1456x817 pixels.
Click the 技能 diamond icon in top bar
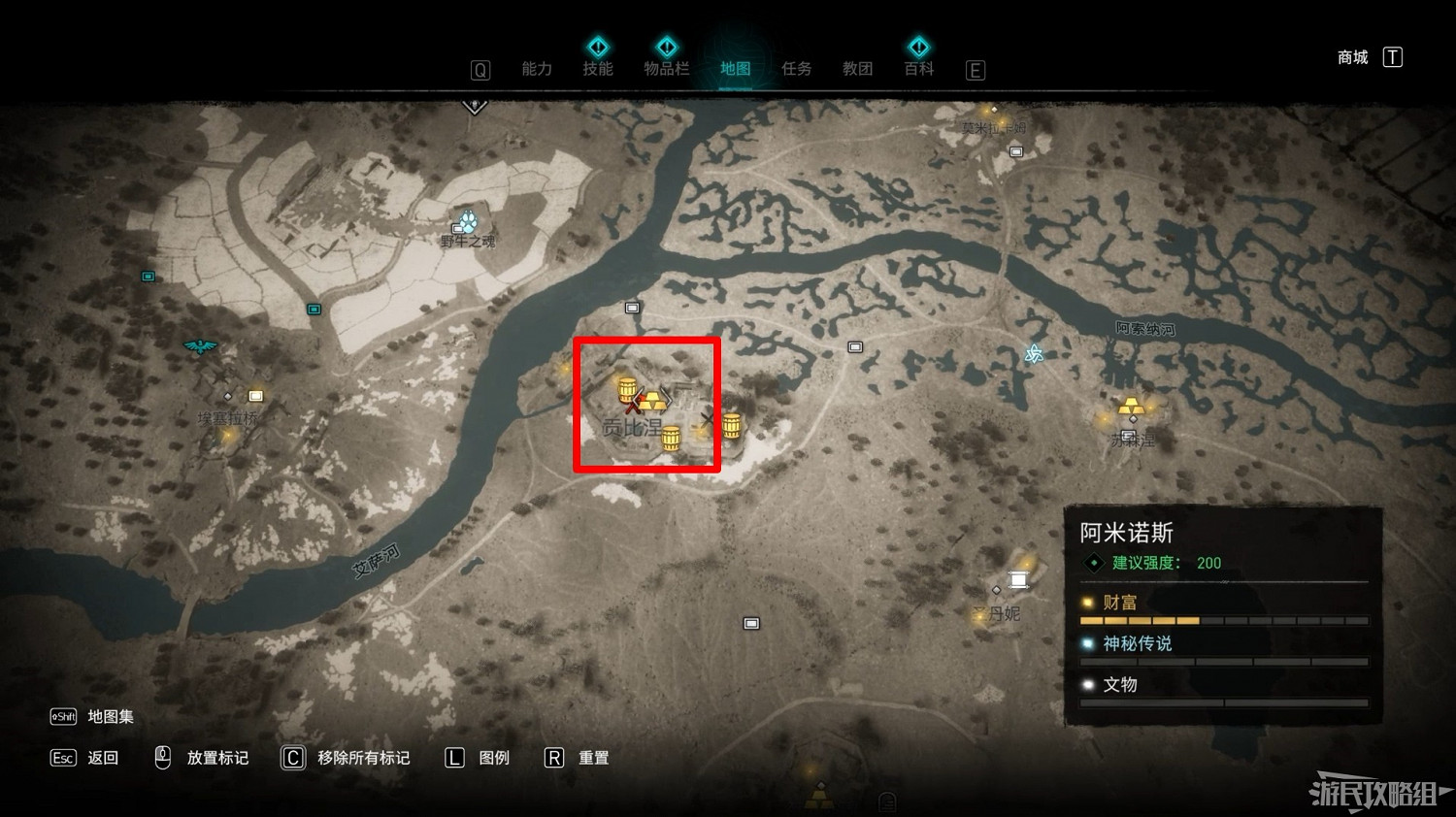tap(598, 46)
